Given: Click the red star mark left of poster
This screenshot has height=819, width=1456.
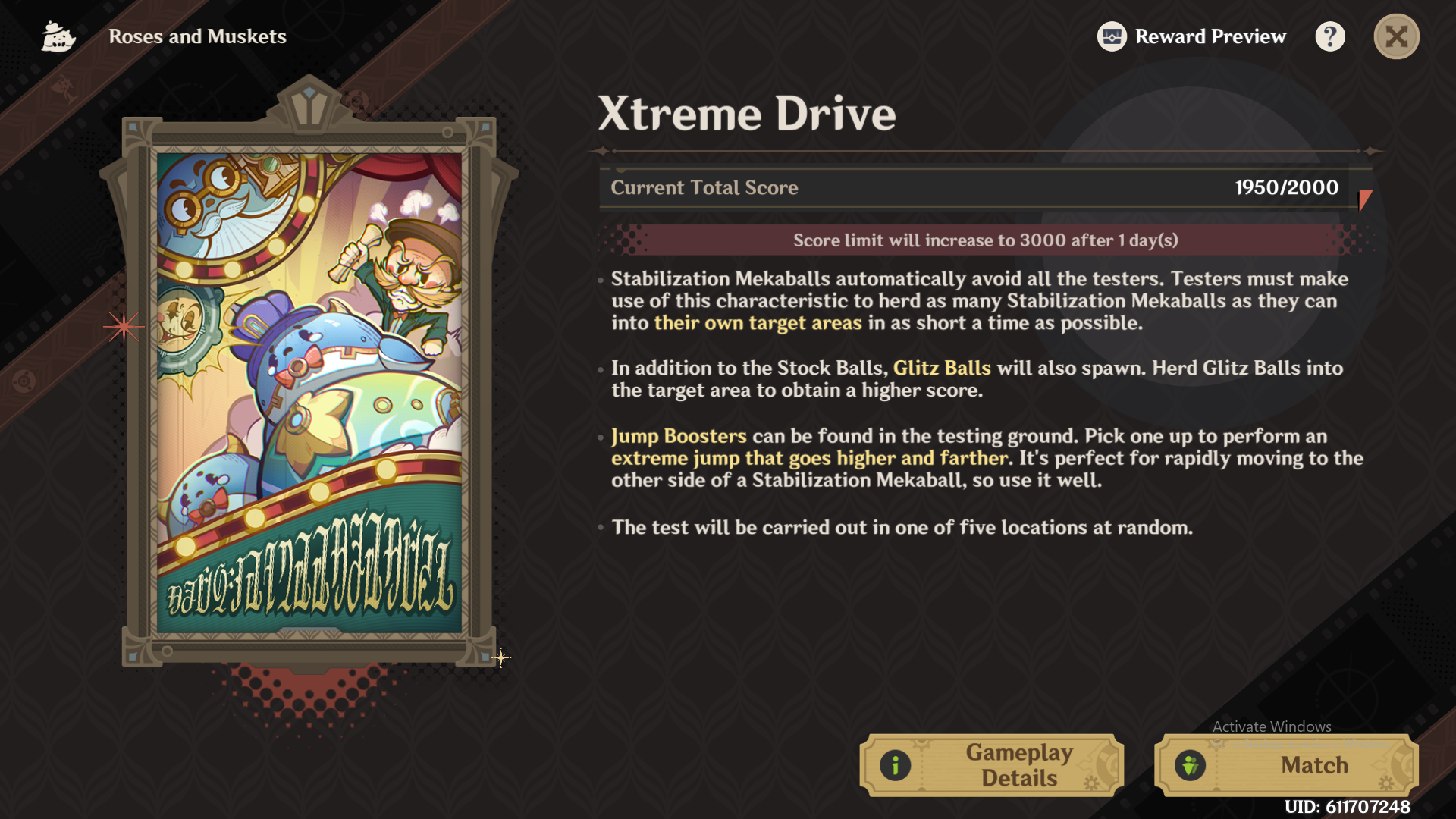Looking at the screenshot, I should click(x=123, y=328).
